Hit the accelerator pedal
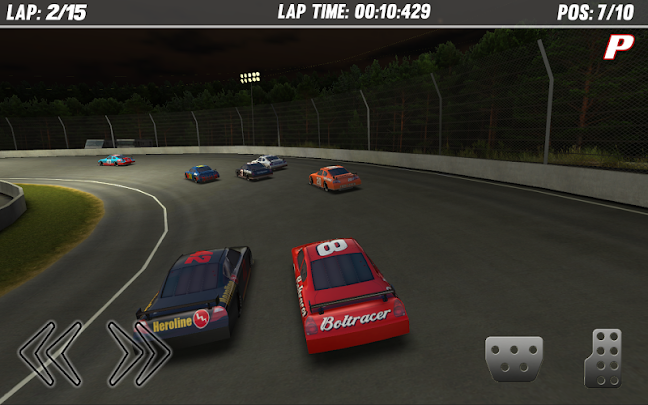This screenshot has width=648, height=405. tap(603, 357)
